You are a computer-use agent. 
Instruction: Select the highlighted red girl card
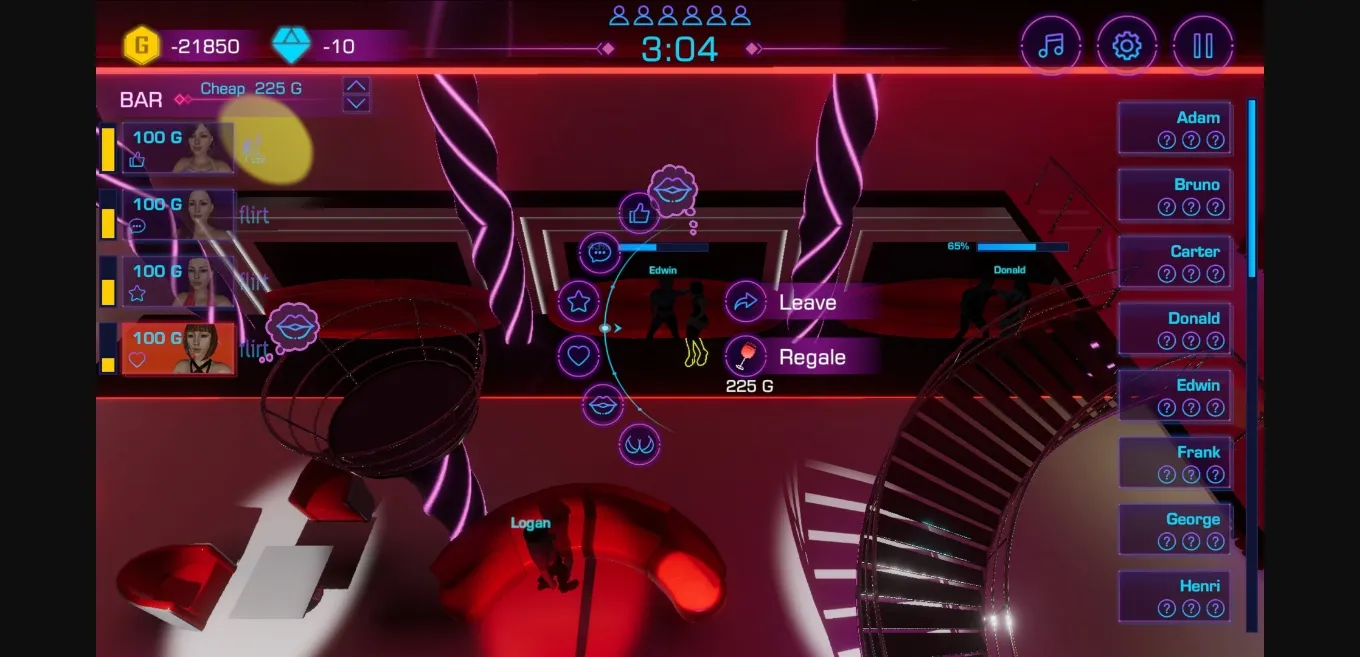[178, 349]
